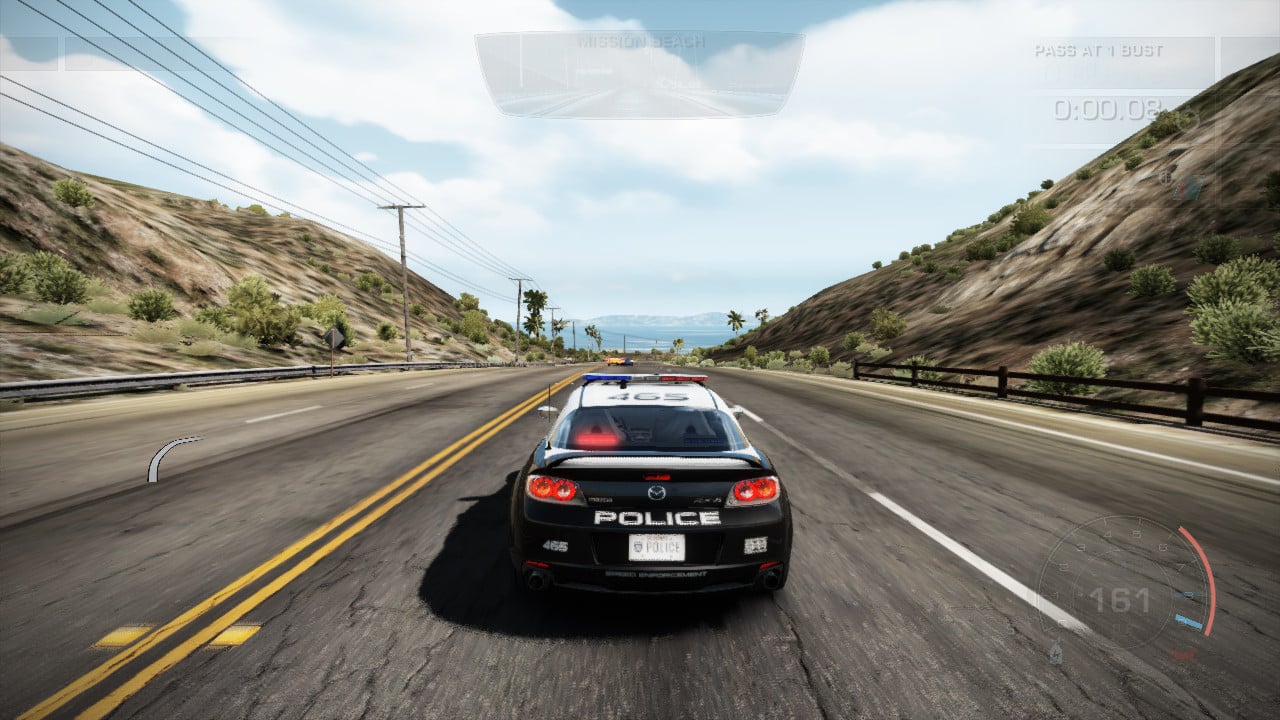Toggle the blue gear indicator inside the speedometer
Viewport: 1280px width, 720px height.
point(1186,593)
